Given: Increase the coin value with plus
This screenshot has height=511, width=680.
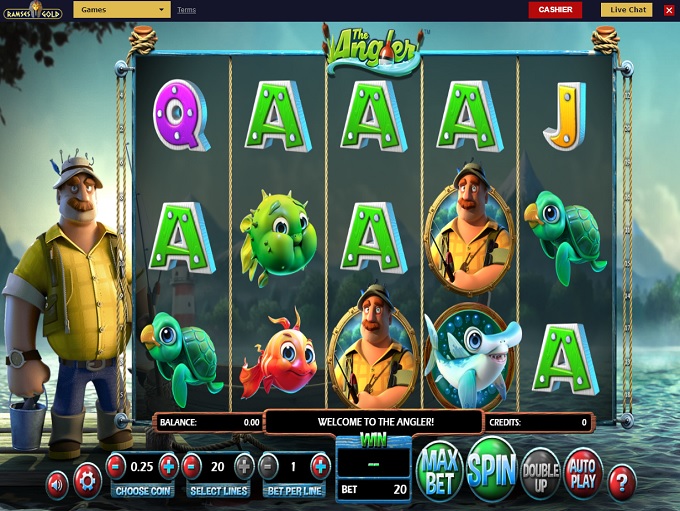Looking at the screenshot, I should [168, 466].
